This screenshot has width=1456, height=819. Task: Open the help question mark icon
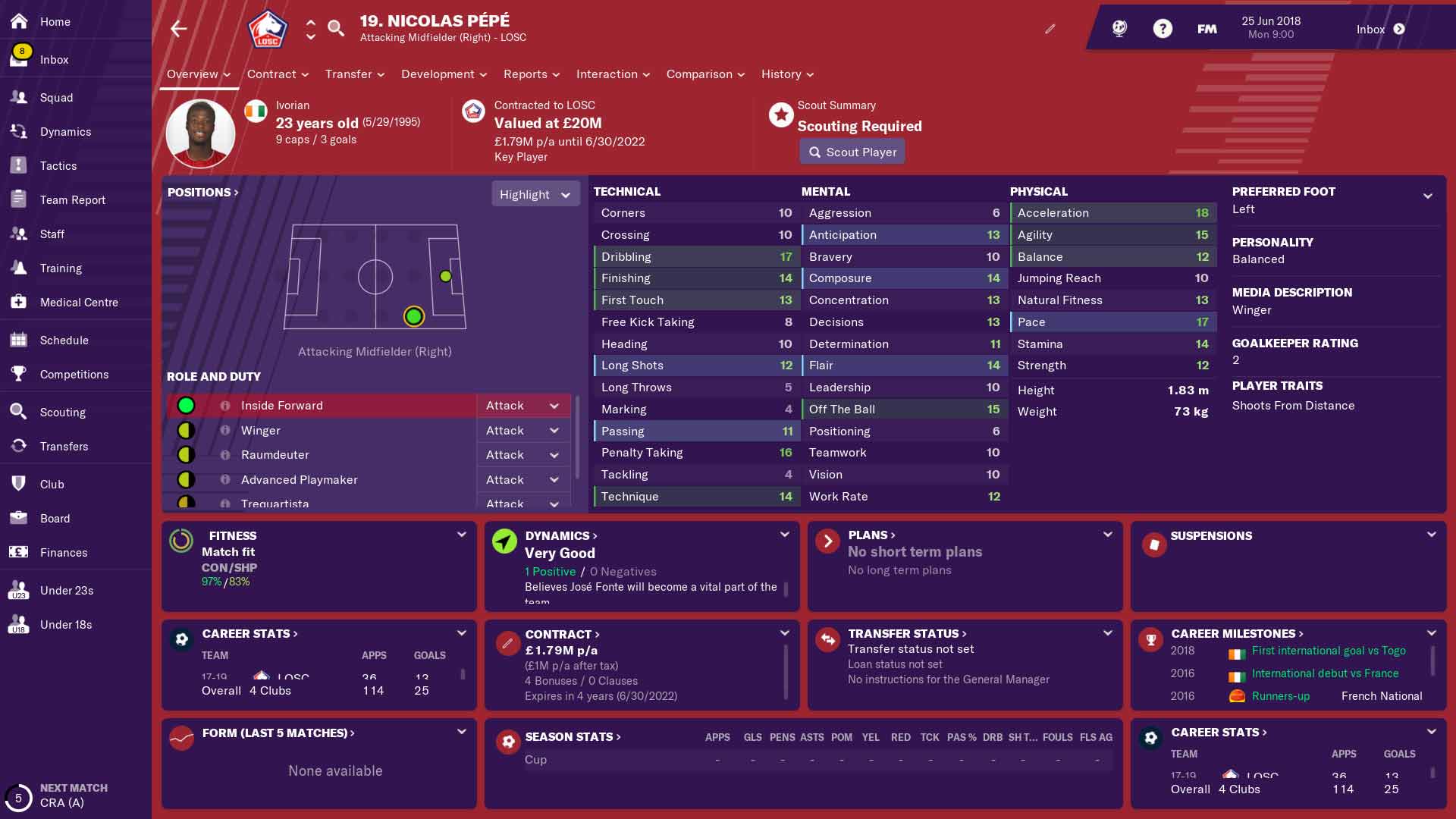(x=1163, y=29)
